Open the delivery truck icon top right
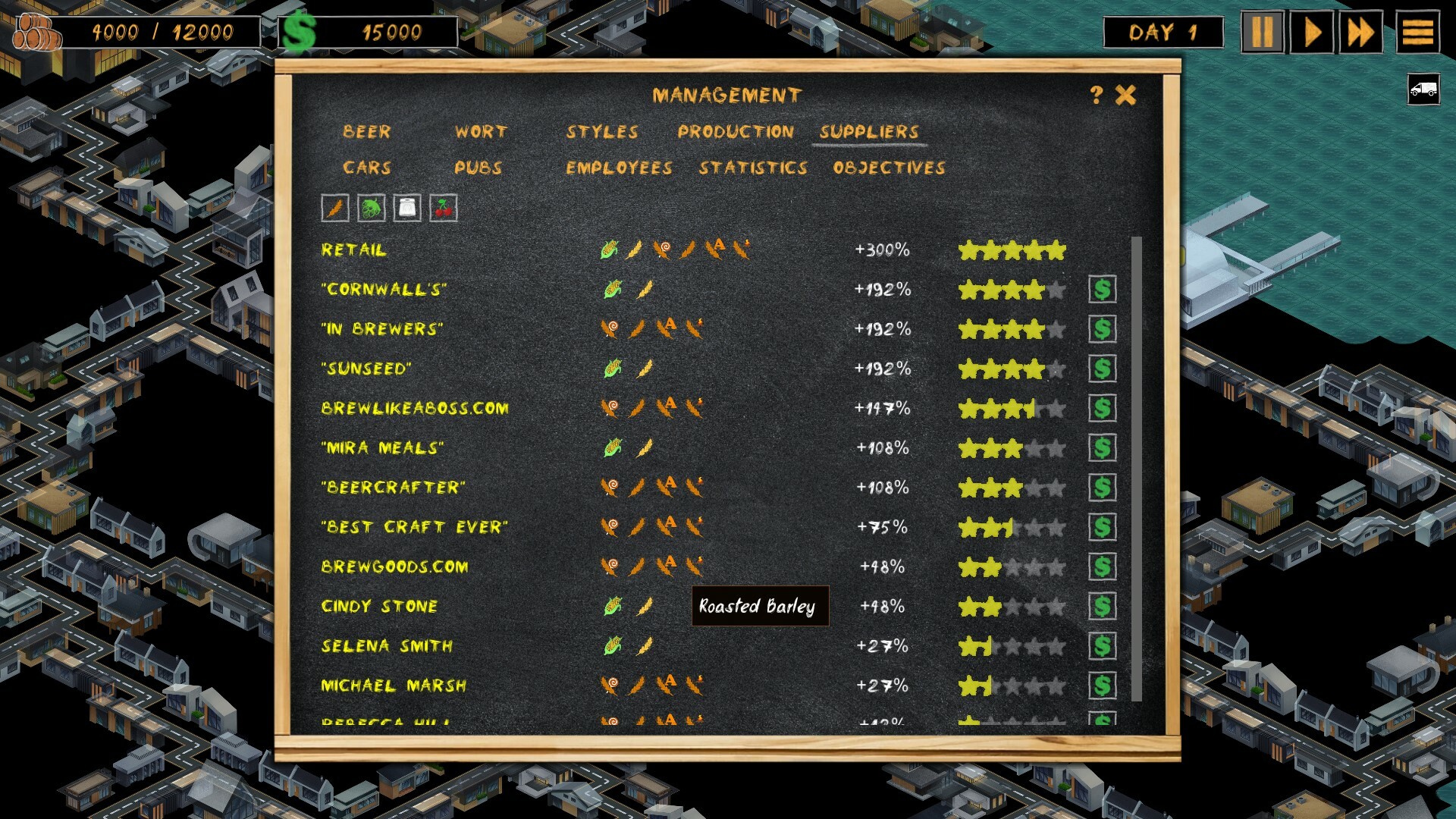The width and height of the screenshot is (1456, 819). point(1423,89)
